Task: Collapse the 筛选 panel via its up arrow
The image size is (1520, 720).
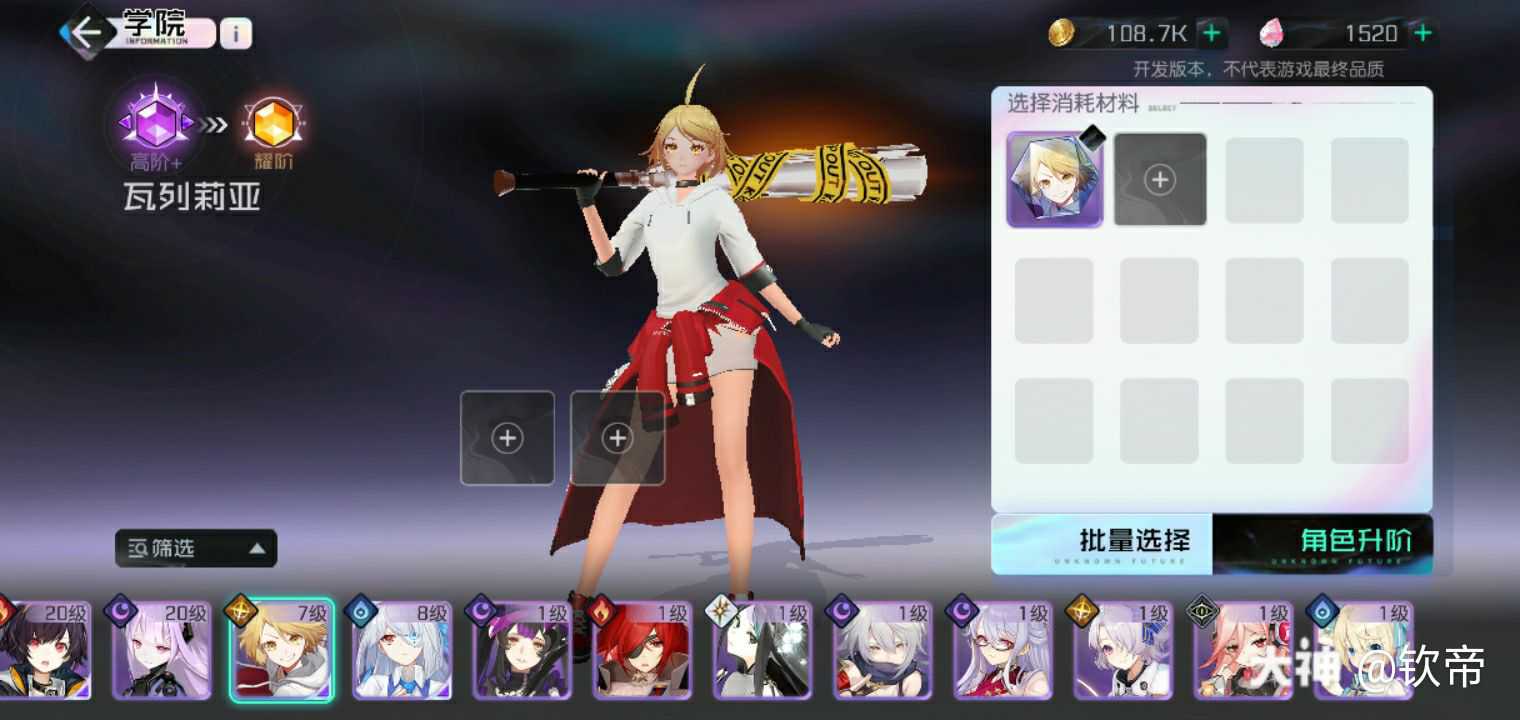Action: 257,548
